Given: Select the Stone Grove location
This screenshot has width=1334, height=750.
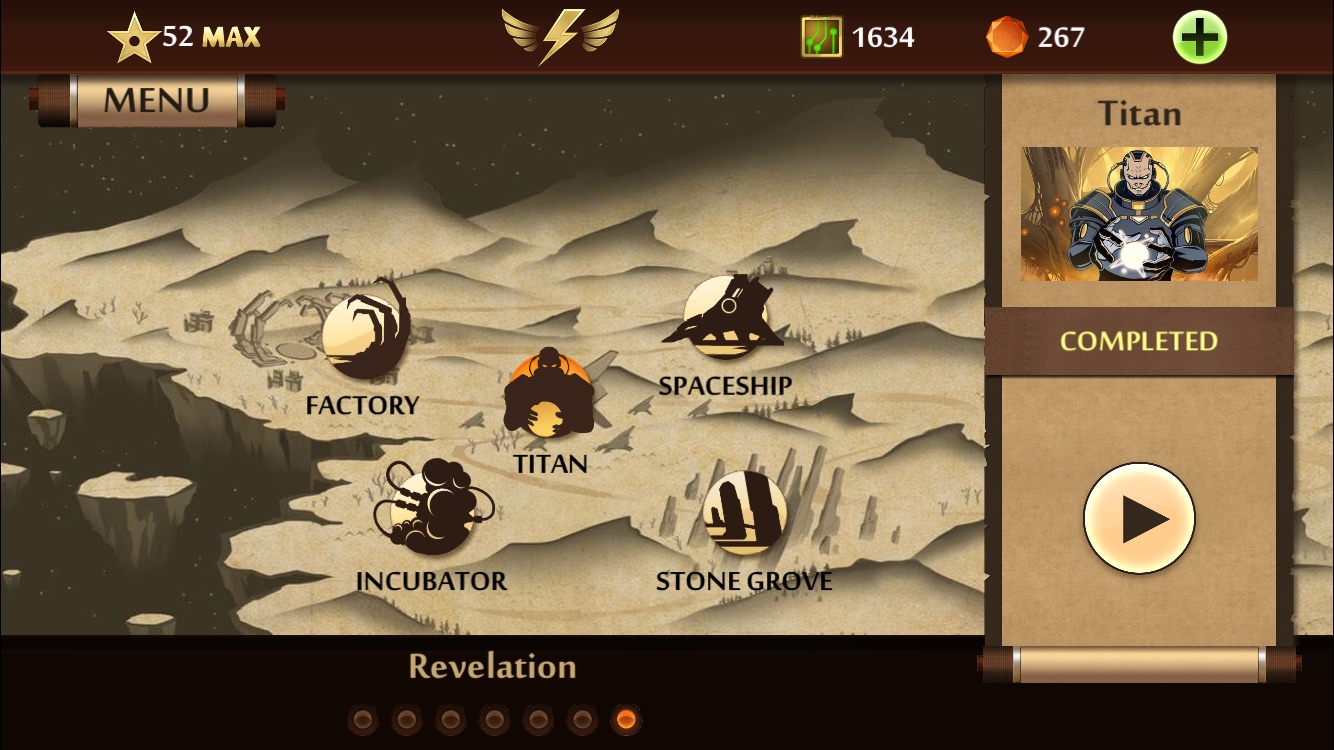Looking at the screenshot, I should tap(744, 513).
